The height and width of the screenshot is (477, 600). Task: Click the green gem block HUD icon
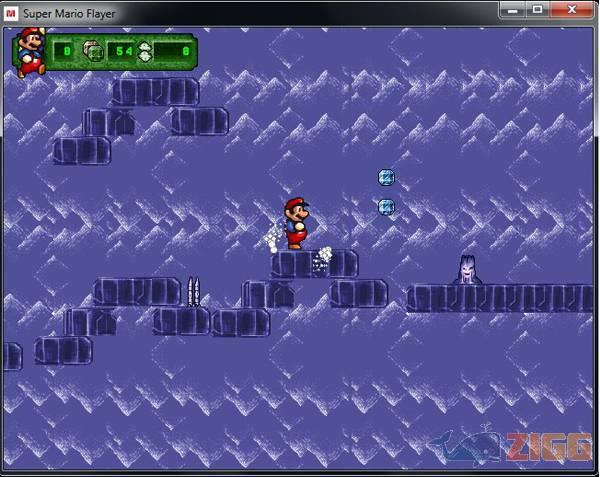(x=92, y=50)
